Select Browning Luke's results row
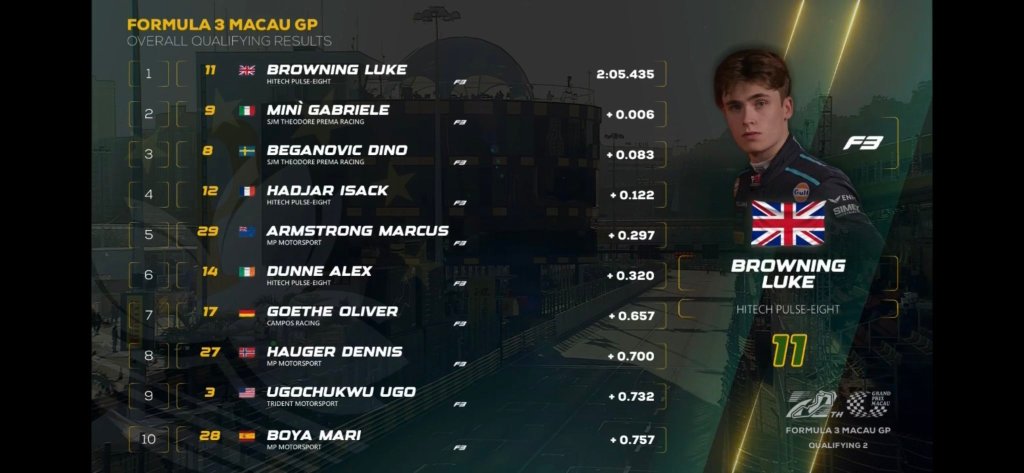This screenshot has width=1024, height=473. pos(336,73)
